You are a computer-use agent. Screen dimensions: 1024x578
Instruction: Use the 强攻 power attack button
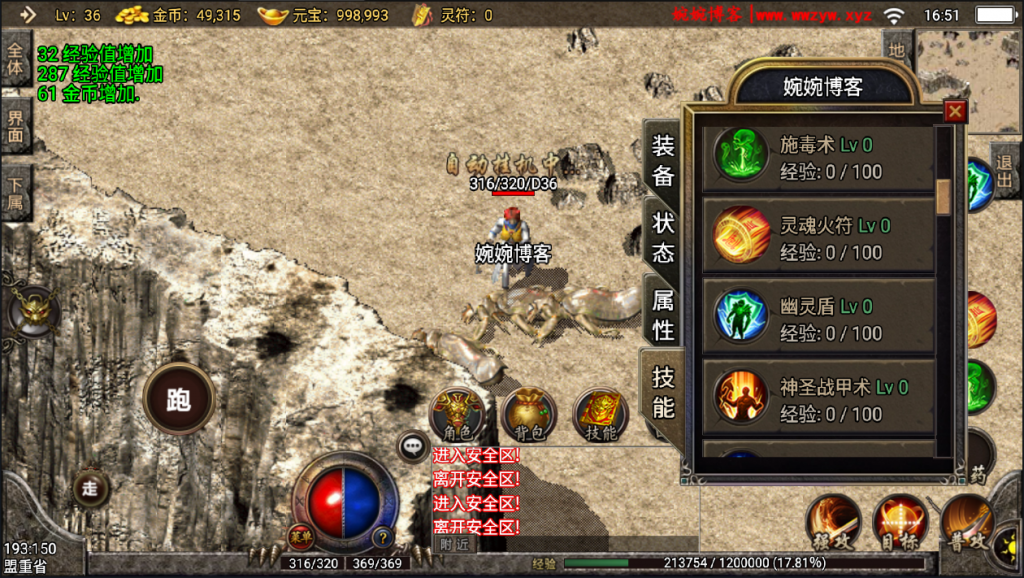pos(834,521)
